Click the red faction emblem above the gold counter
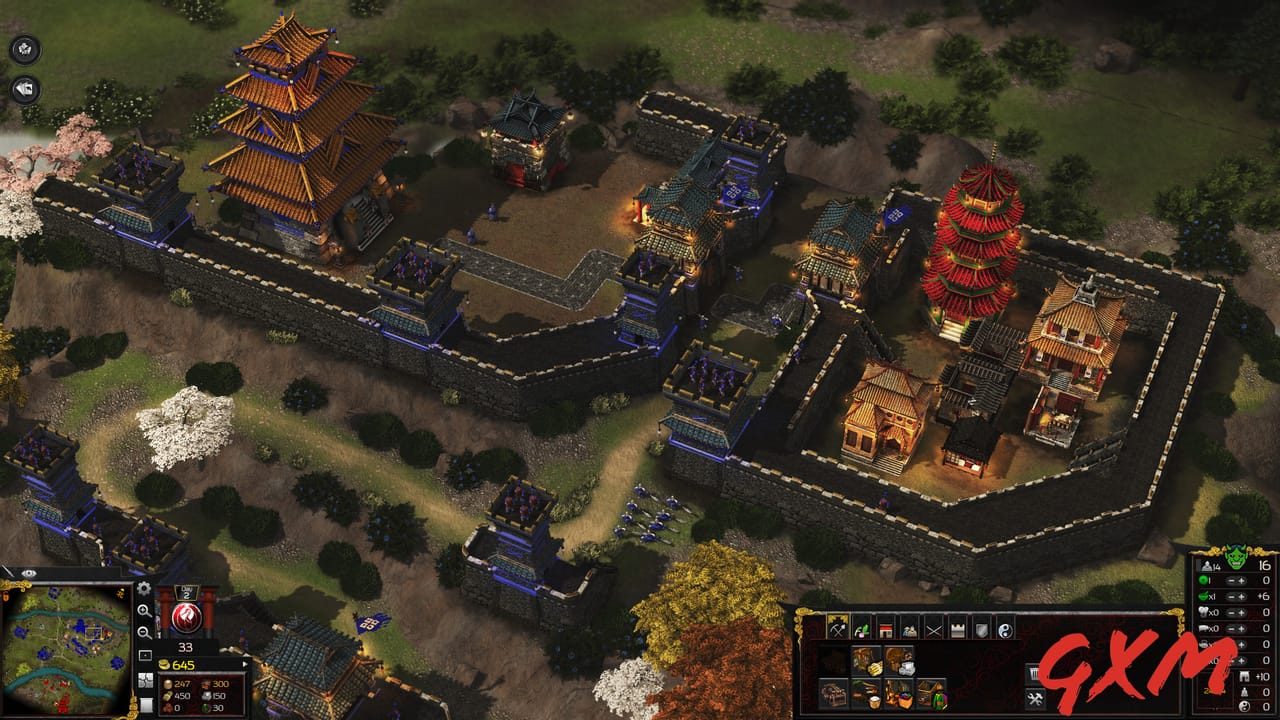 click(186, 617)
